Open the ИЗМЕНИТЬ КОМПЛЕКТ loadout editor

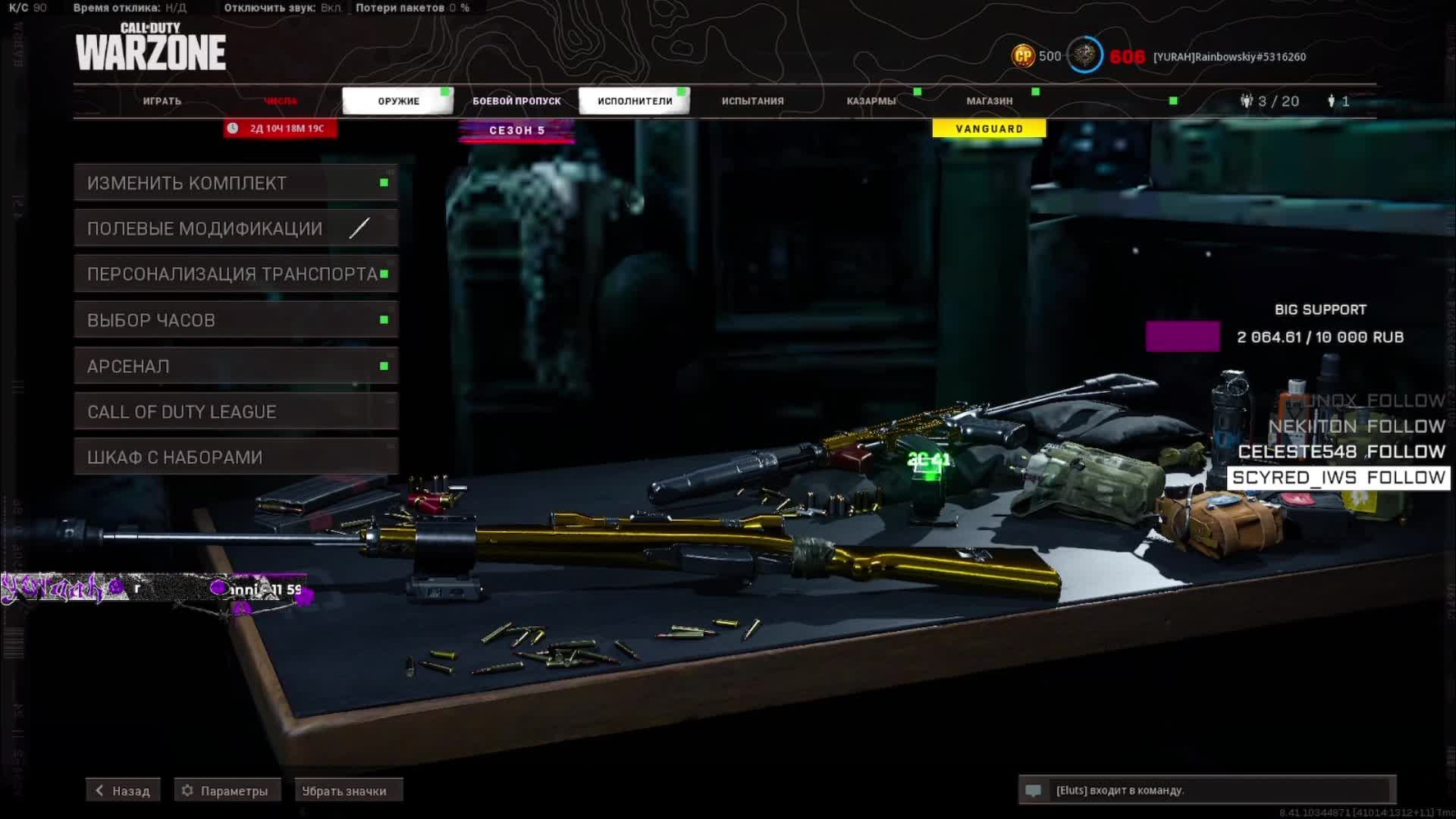pos(235,183)
